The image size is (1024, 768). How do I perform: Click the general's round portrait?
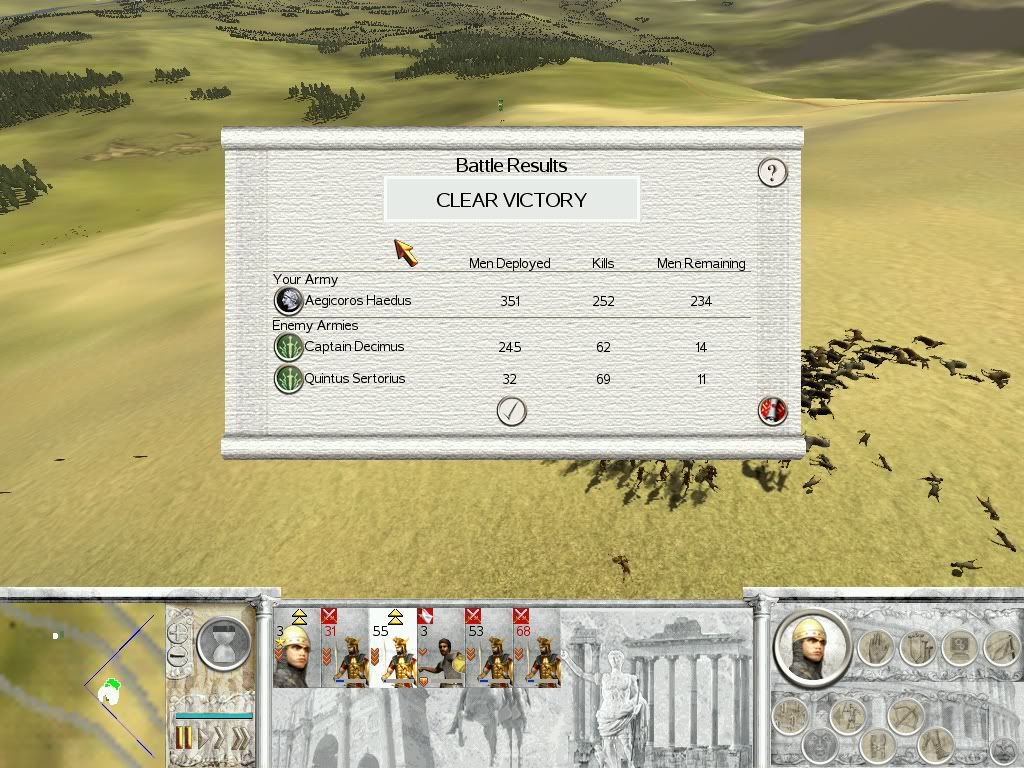(x=811, y=647)
